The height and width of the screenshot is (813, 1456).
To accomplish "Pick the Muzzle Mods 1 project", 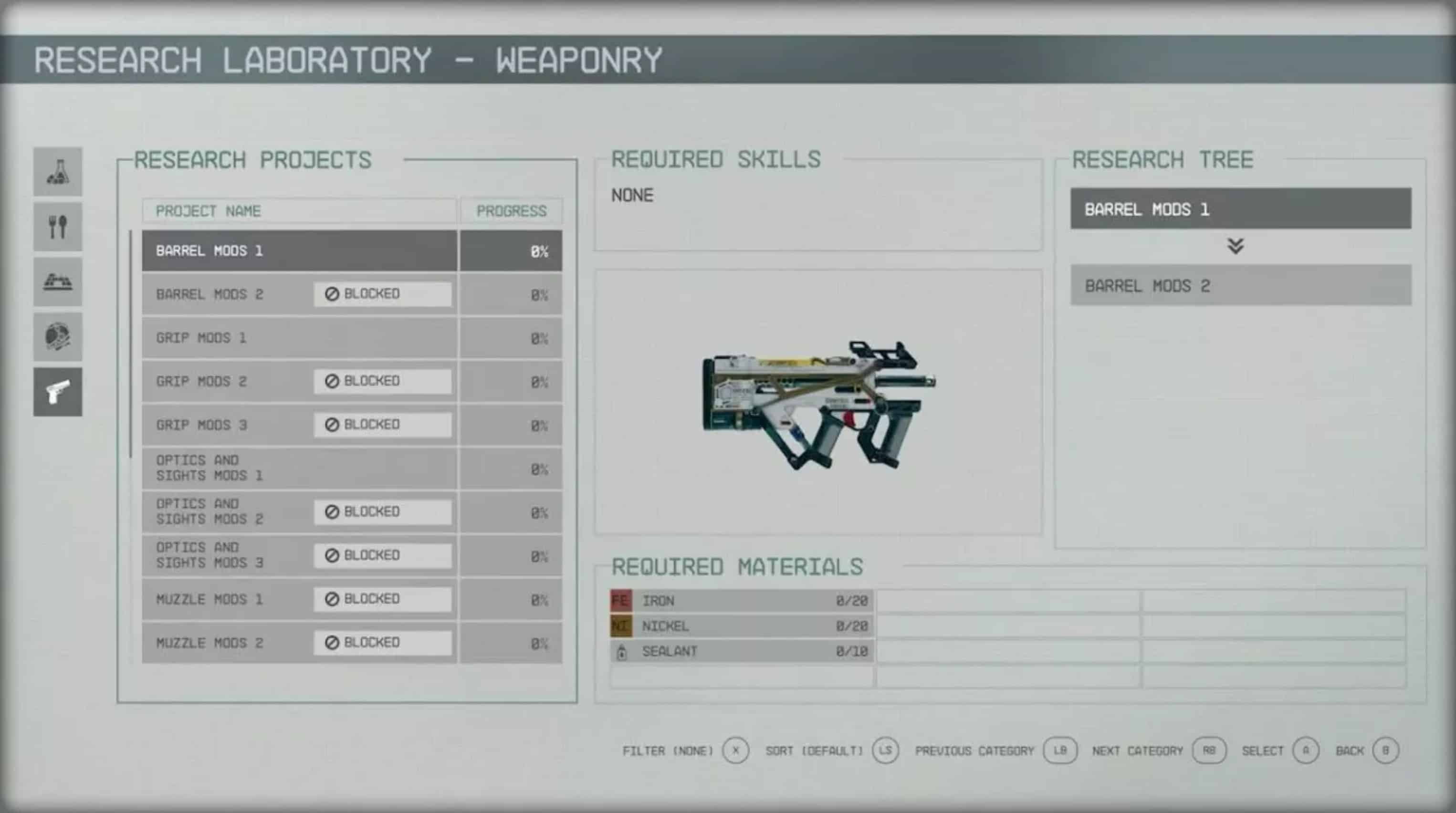I will pyautogui.click(x=226, y=599).
